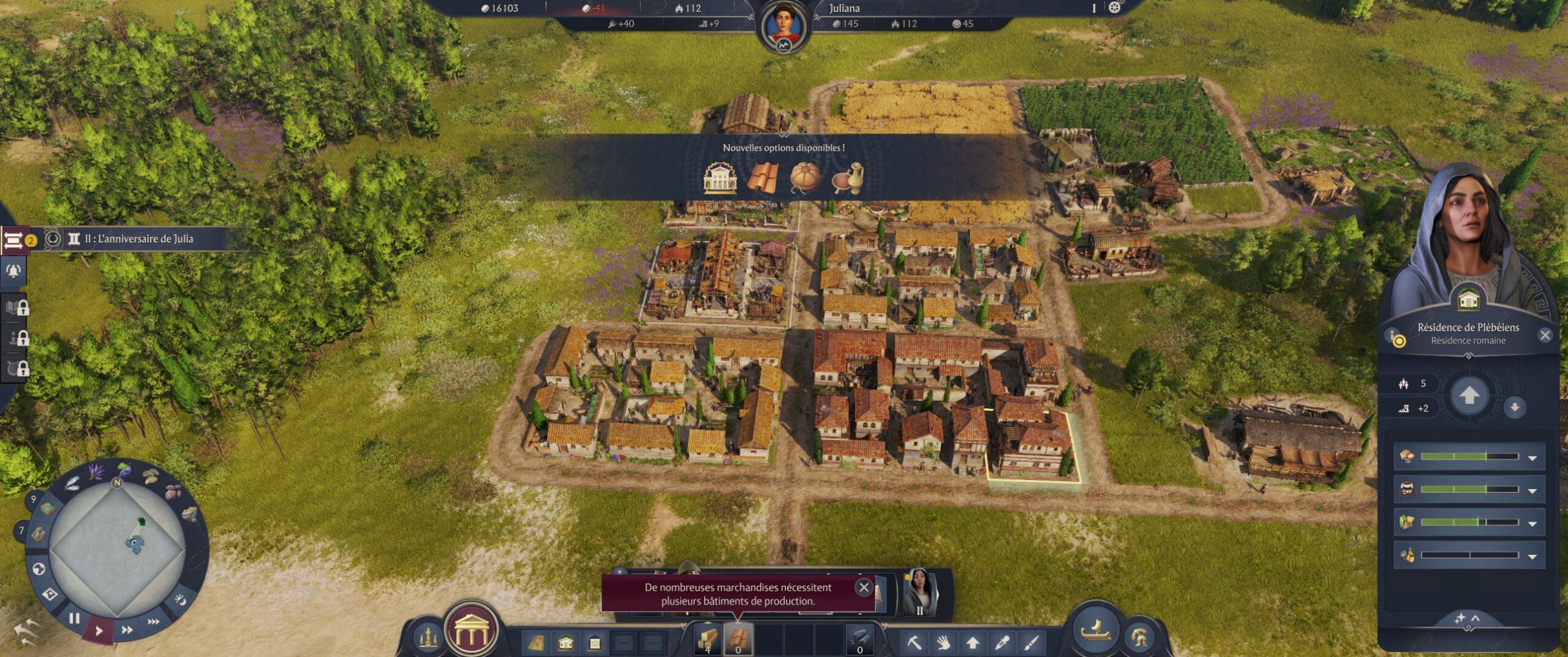Downgrade the residence with the small down arrow
The image size is (1568, 657).
coord(1515,407)
